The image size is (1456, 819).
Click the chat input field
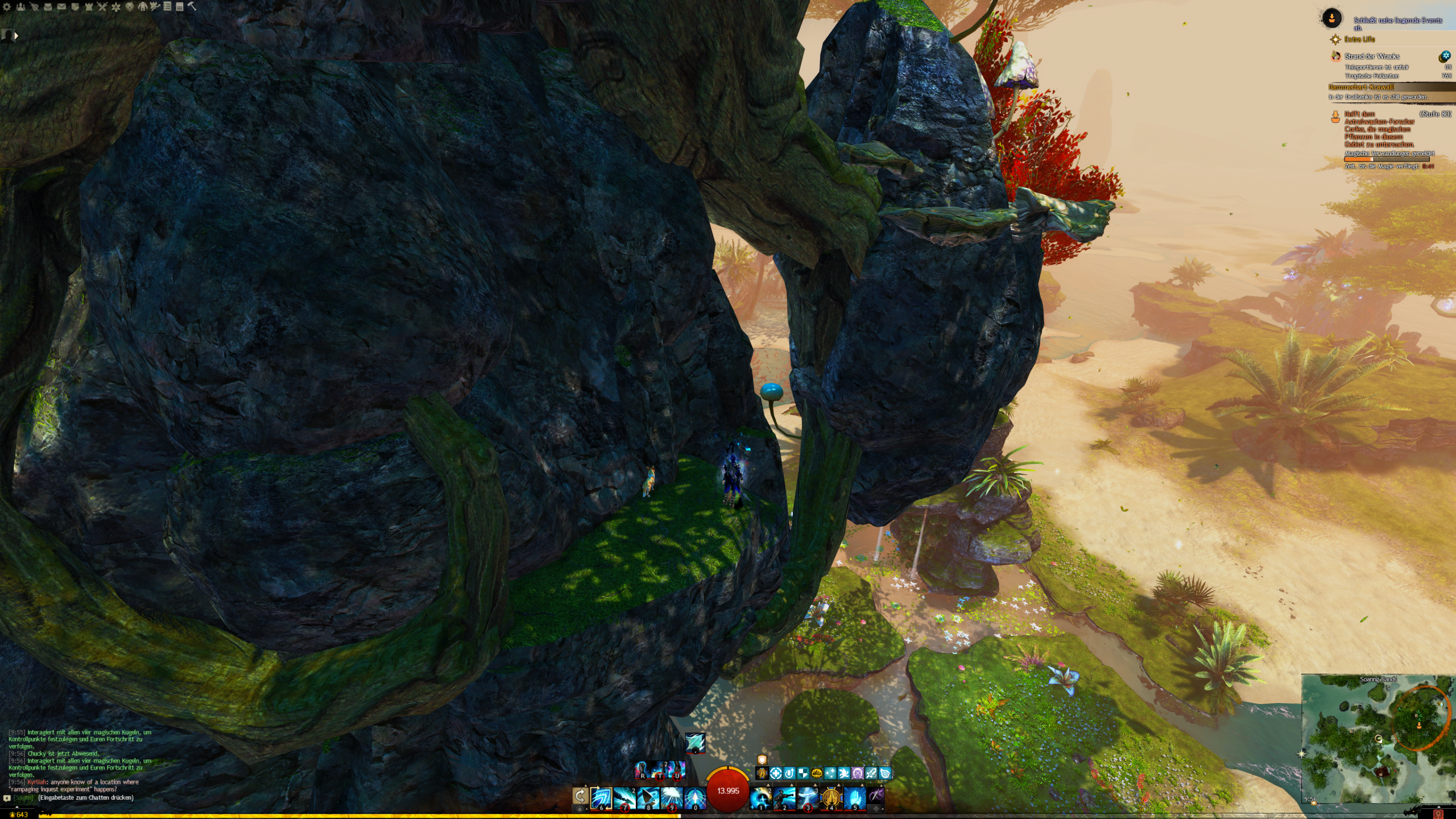(x=85, y=798)
